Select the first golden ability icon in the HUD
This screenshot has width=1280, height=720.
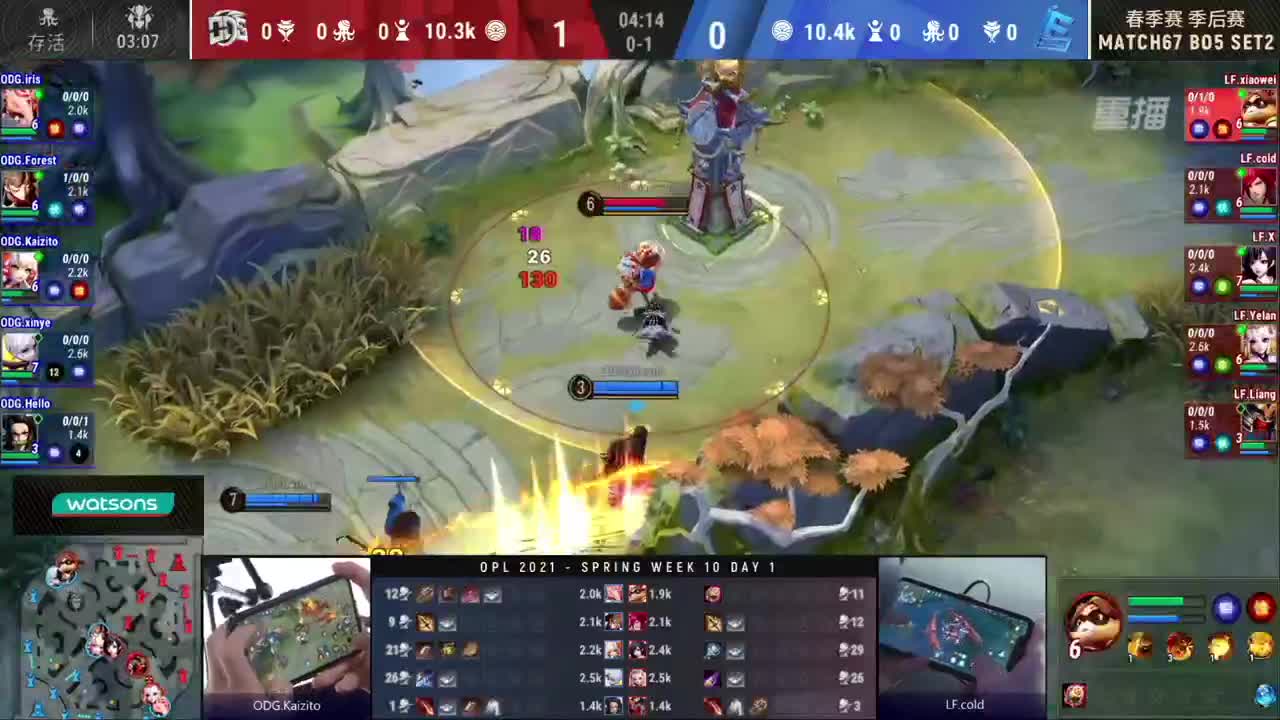point(1140,646)
